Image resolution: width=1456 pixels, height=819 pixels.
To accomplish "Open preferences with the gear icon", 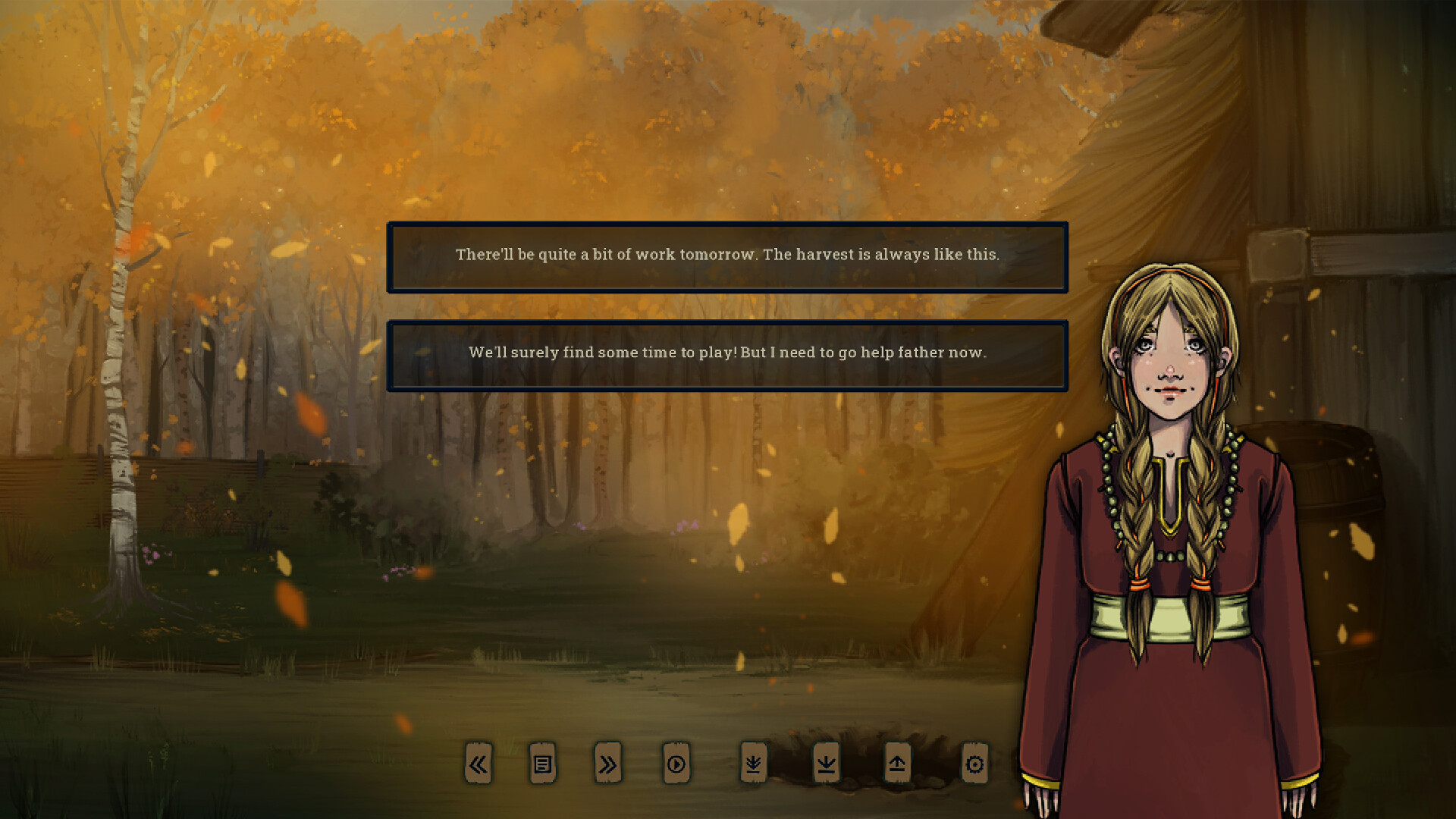I will coord(974,765).
